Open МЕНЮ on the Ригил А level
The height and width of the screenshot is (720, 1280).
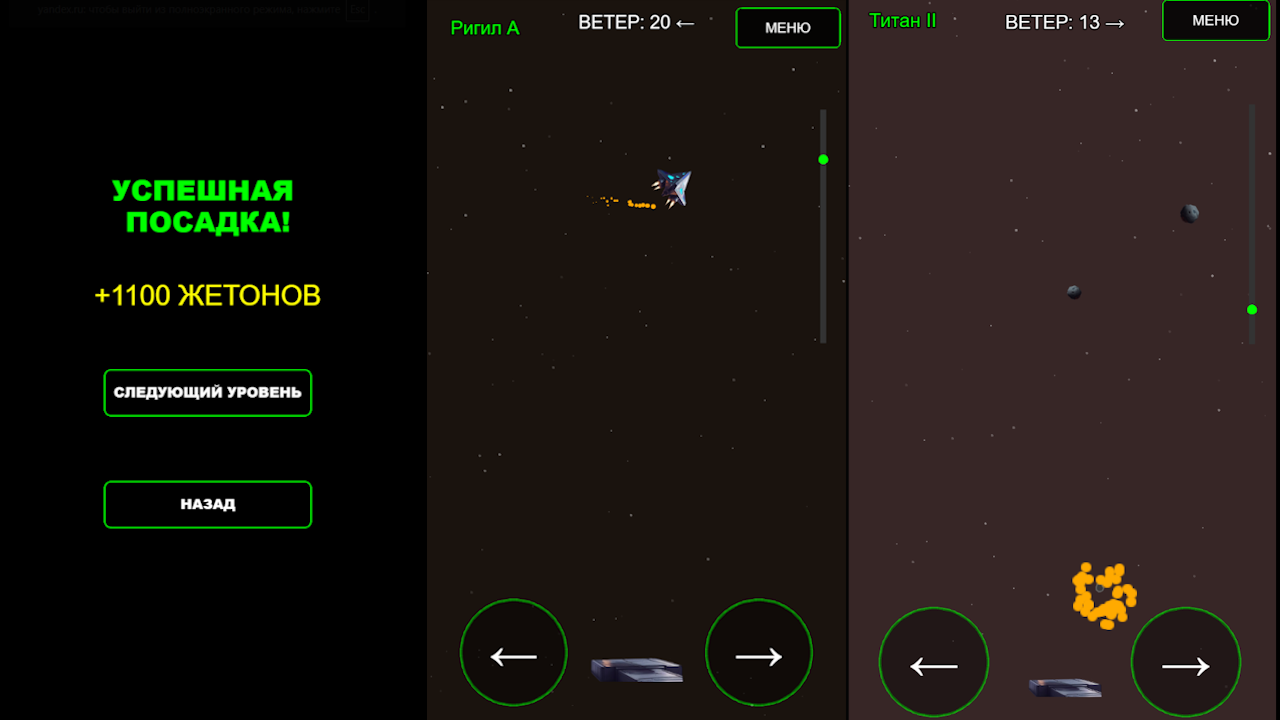click(787, 27)
